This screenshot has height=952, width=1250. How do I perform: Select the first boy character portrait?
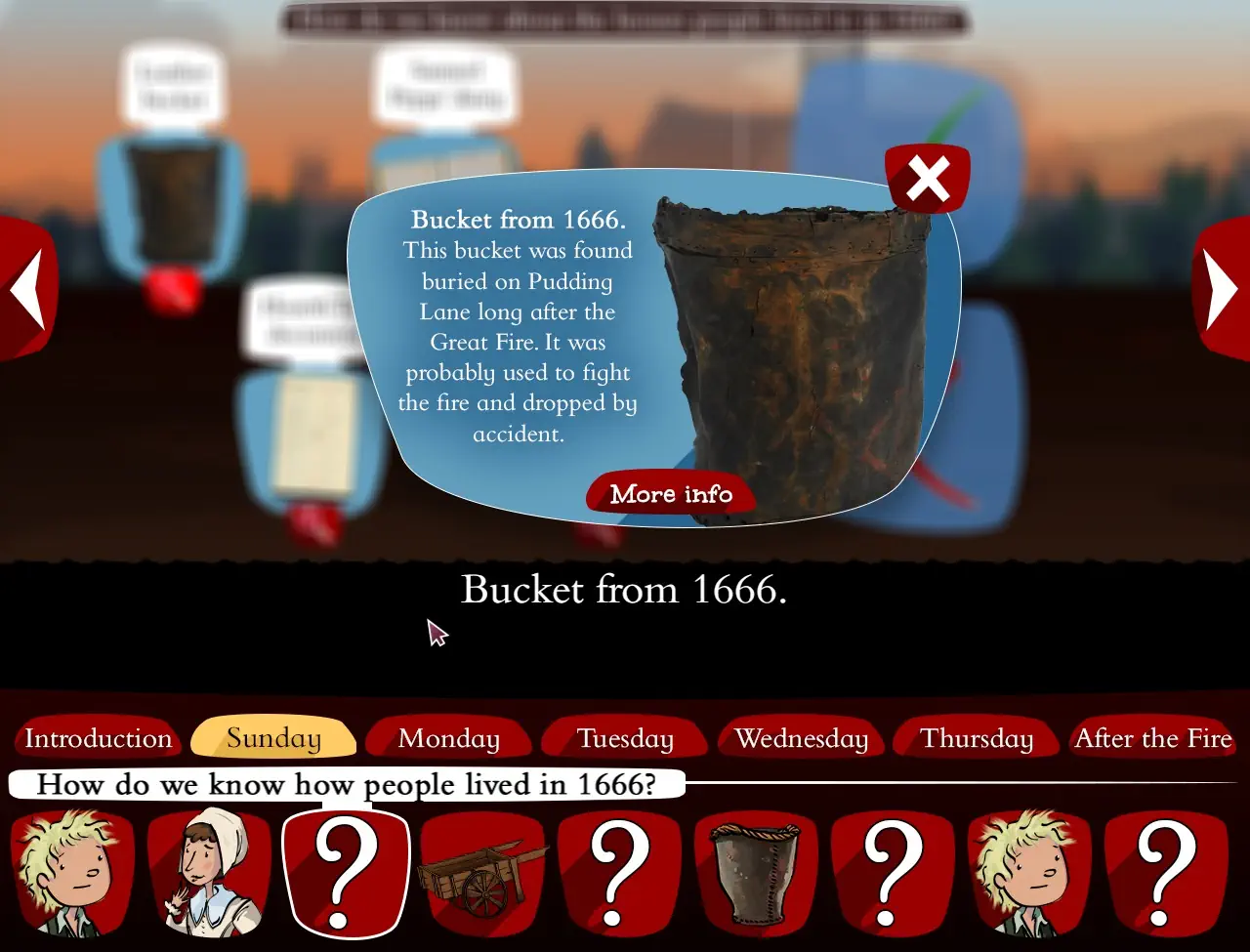[73, 874]
